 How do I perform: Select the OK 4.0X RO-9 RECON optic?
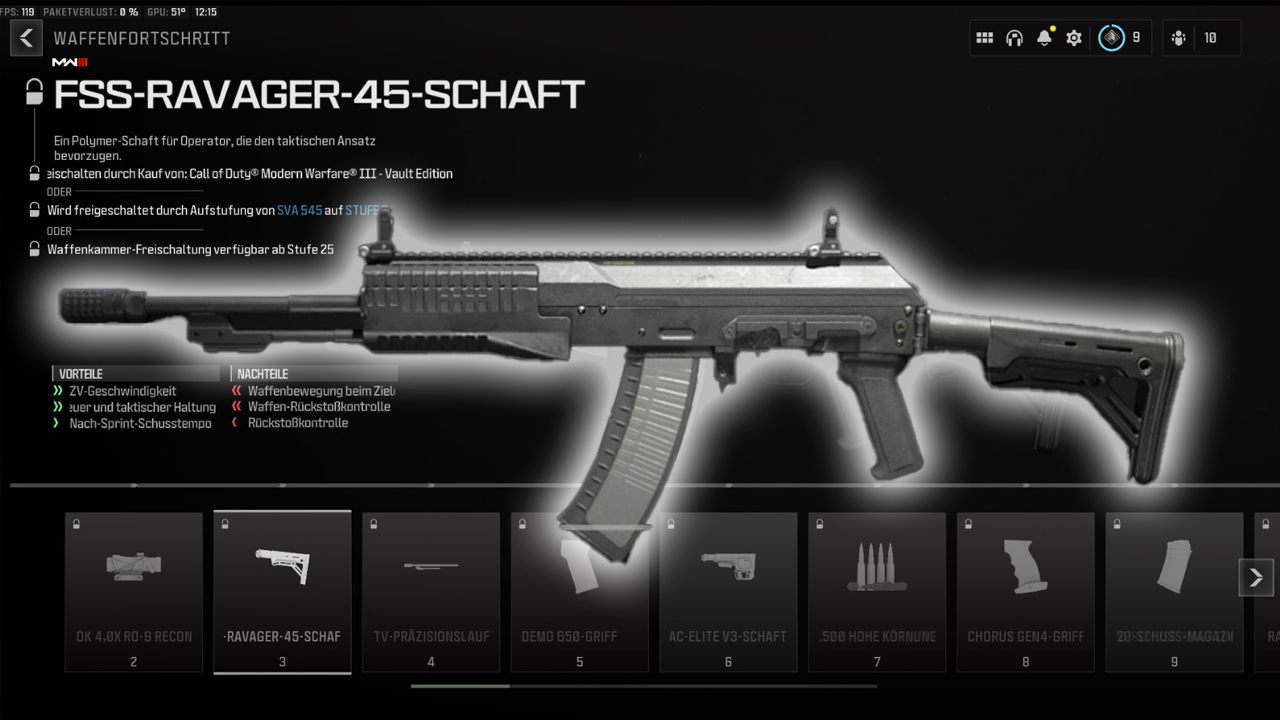click(x=133, y=592)
